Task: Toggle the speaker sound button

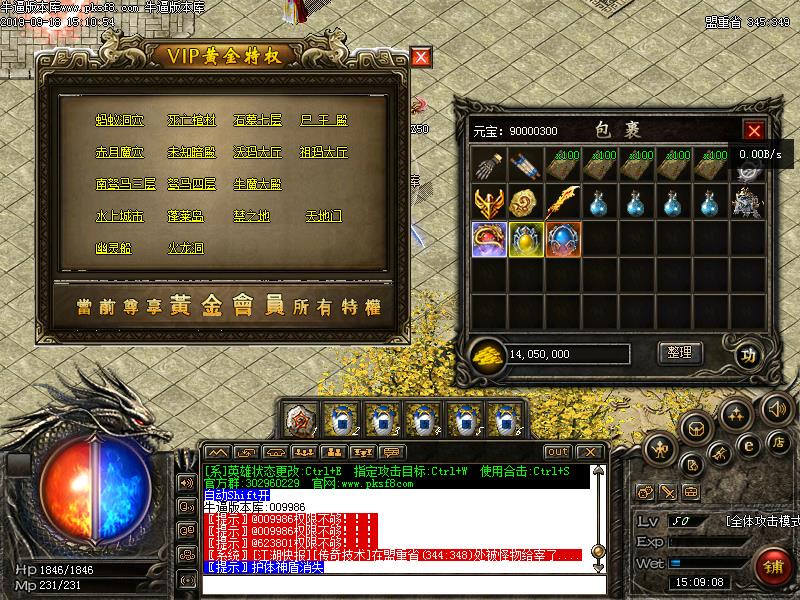Action: (x=777, y=408)
